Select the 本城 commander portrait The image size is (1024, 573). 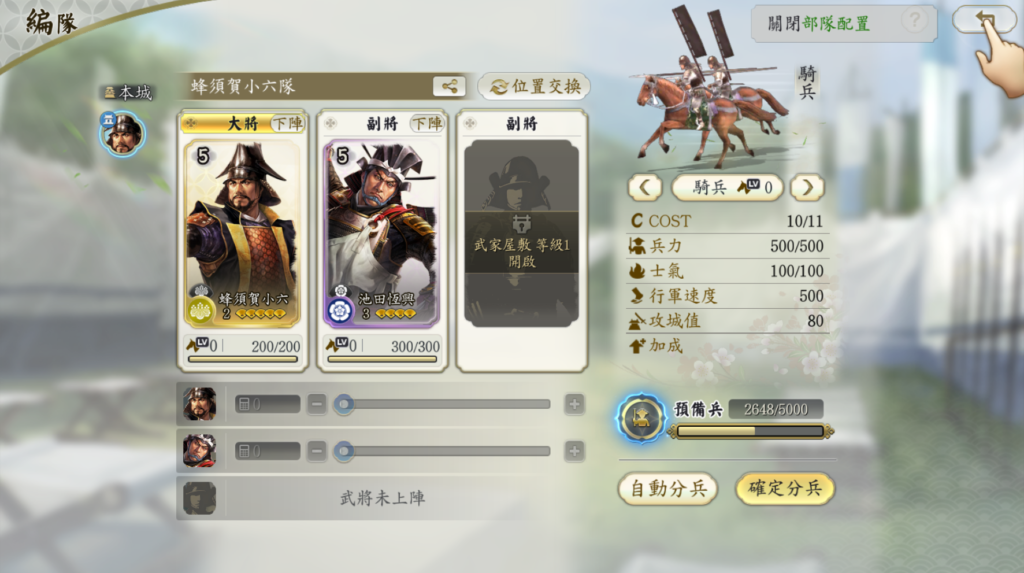pyautogui.click(x=122, y=133)
